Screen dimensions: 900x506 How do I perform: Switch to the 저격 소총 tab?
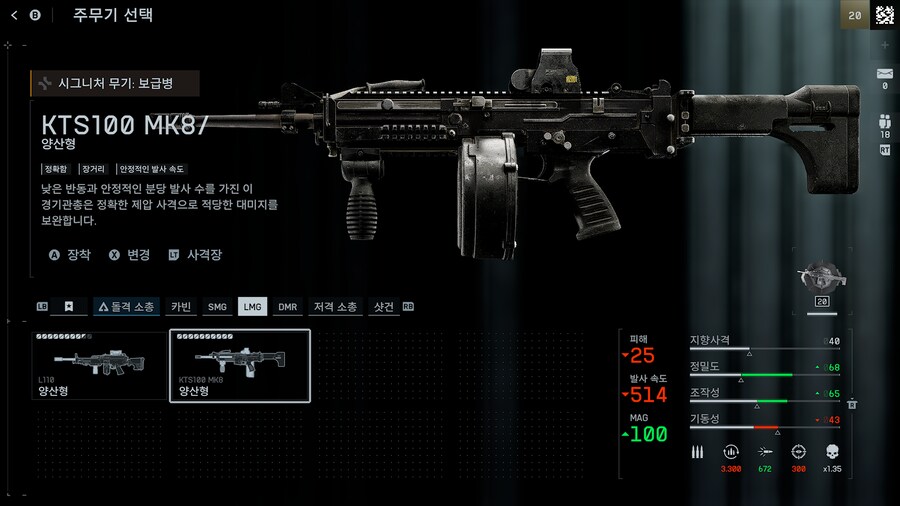333,307
